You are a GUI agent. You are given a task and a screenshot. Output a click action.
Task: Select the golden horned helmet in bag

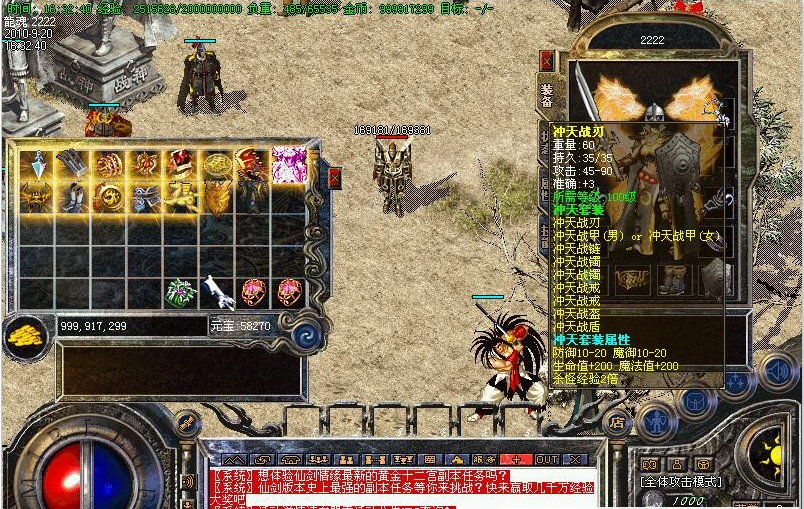tap(36, 197)
